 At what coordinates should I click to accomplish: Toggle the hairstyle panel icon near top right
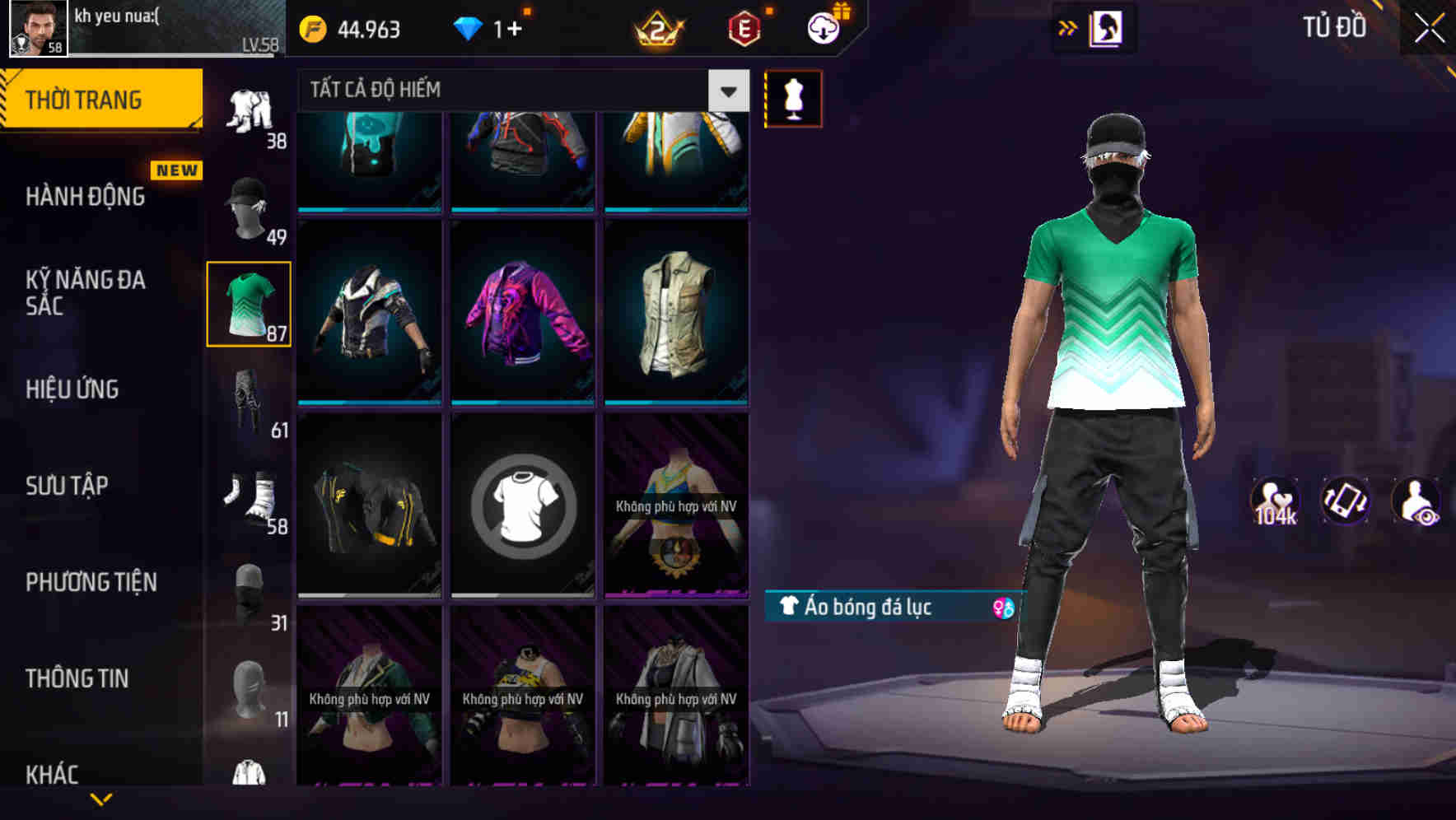pos(1104,27)
